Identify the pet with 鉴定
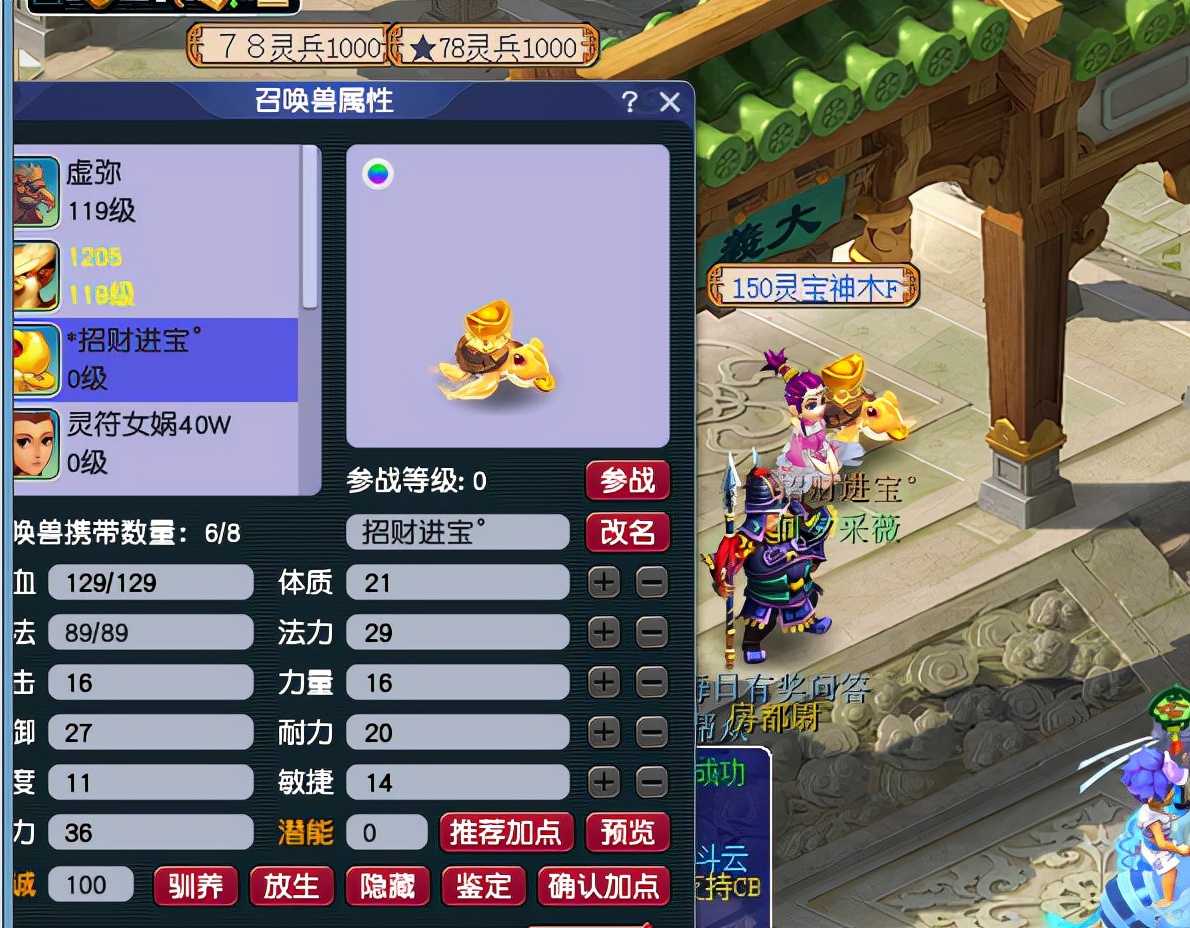Image resolution: width=1190 pixels, height=928 pixels. click(x=483, y=886)
